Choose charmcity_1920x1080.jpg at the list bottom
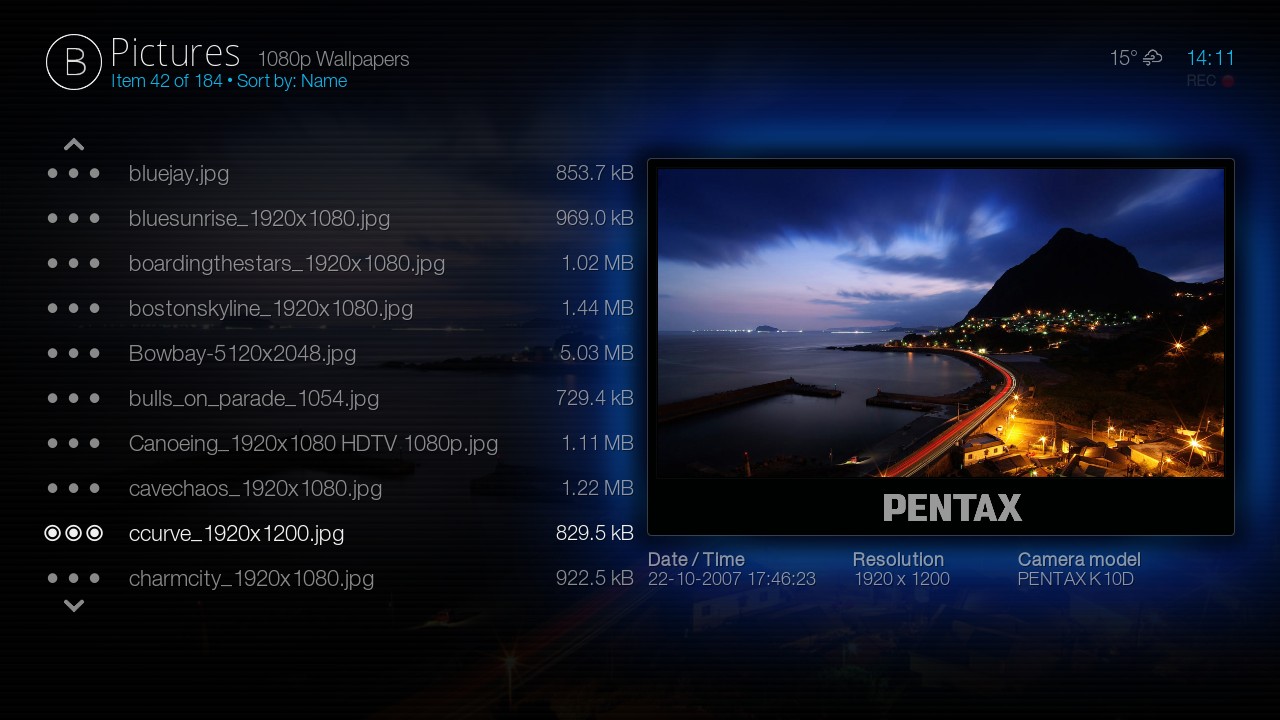The image size is (1280, 720). 251,579
